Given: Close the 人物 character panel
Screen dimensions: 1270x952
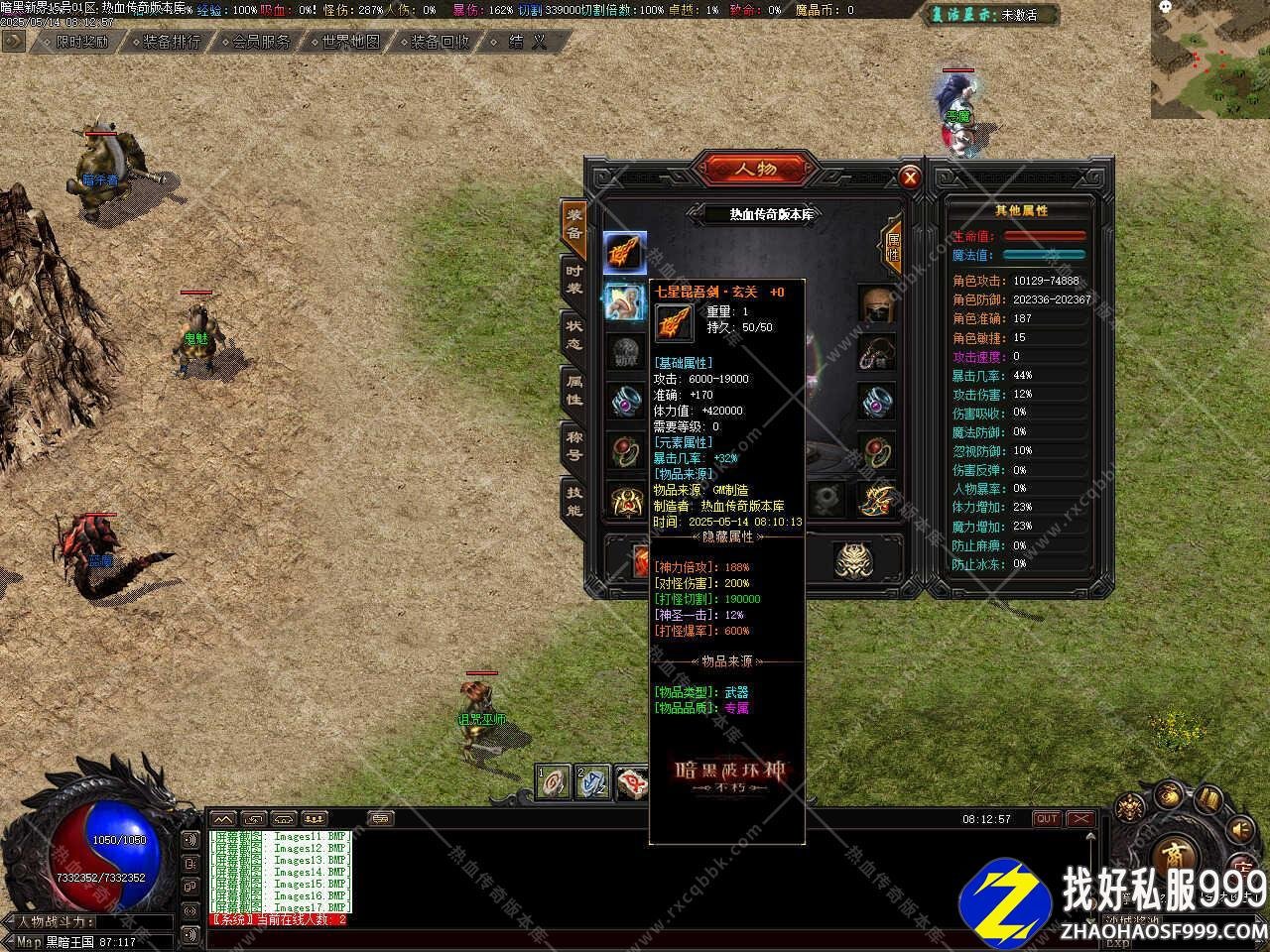Looking at the screenshot, I should click(909, 178).
